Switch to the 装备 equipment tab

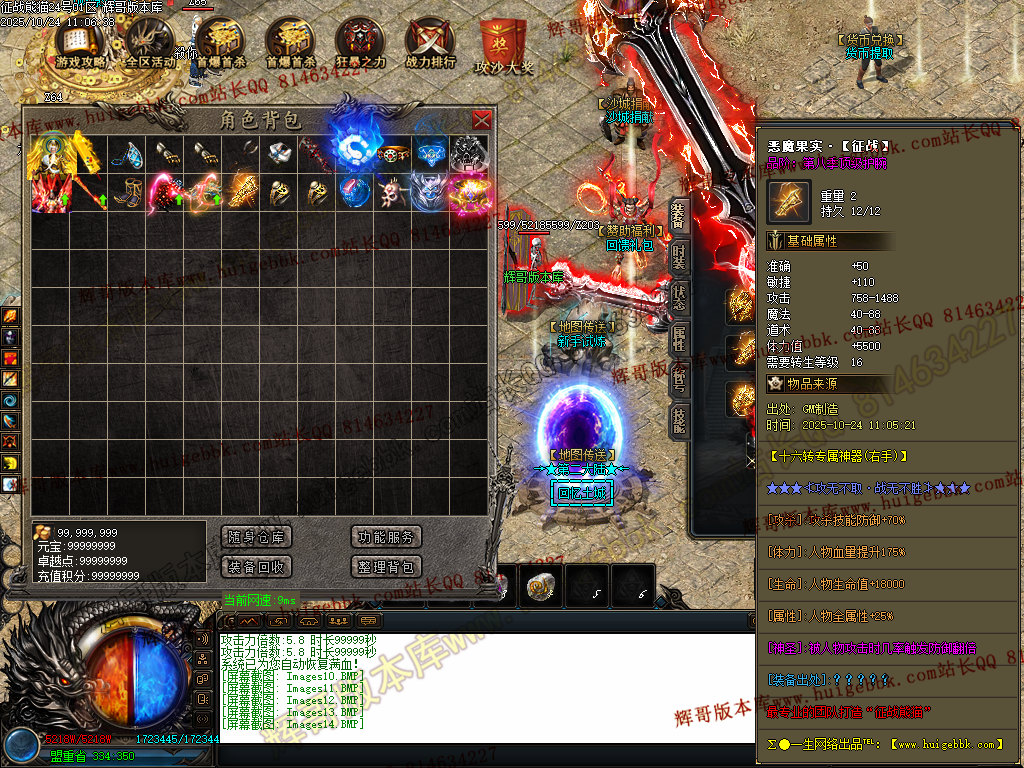[x=679, y=215]
